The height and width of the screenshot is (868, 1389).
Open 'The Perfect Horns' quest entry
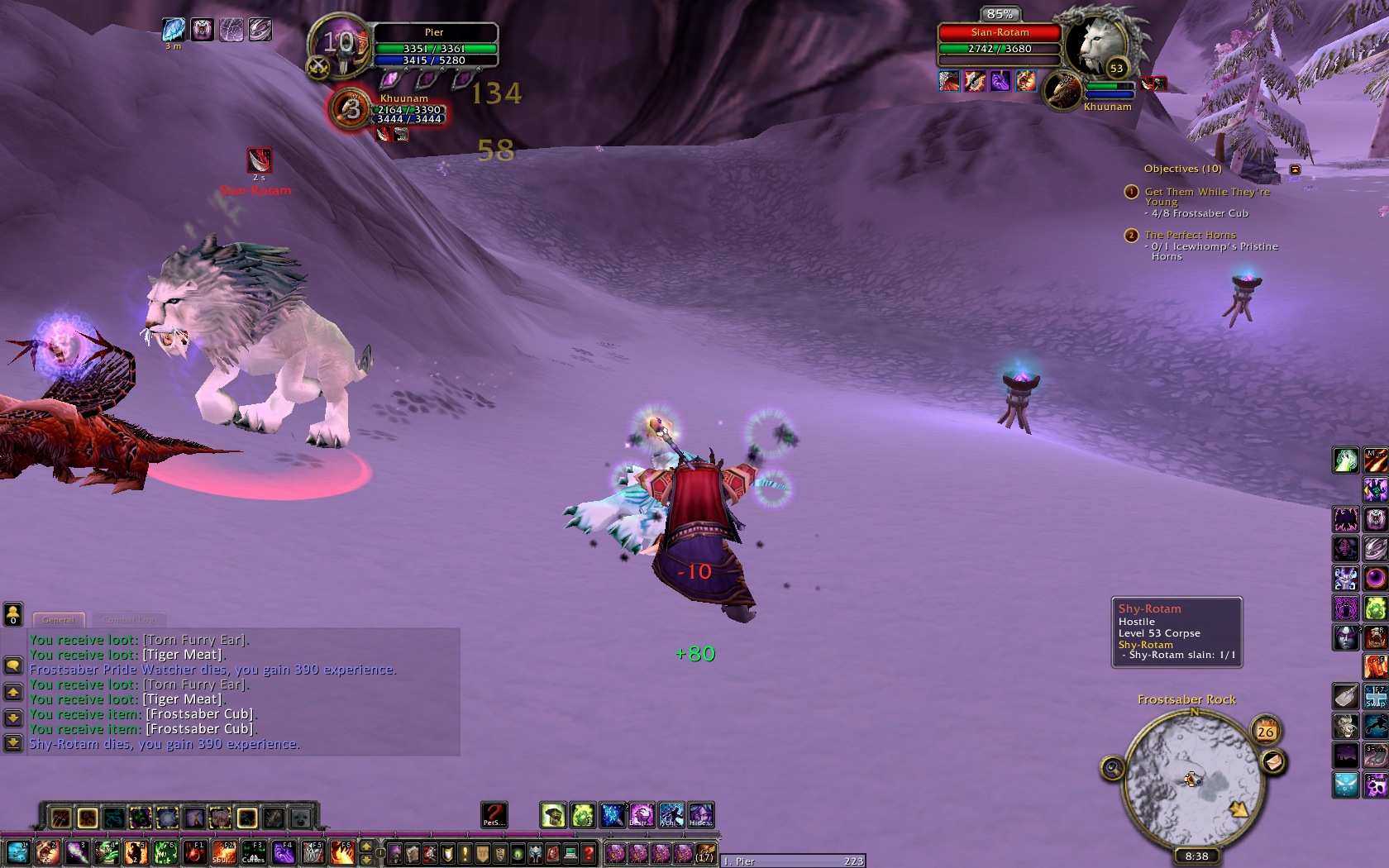click(1190, 235)
